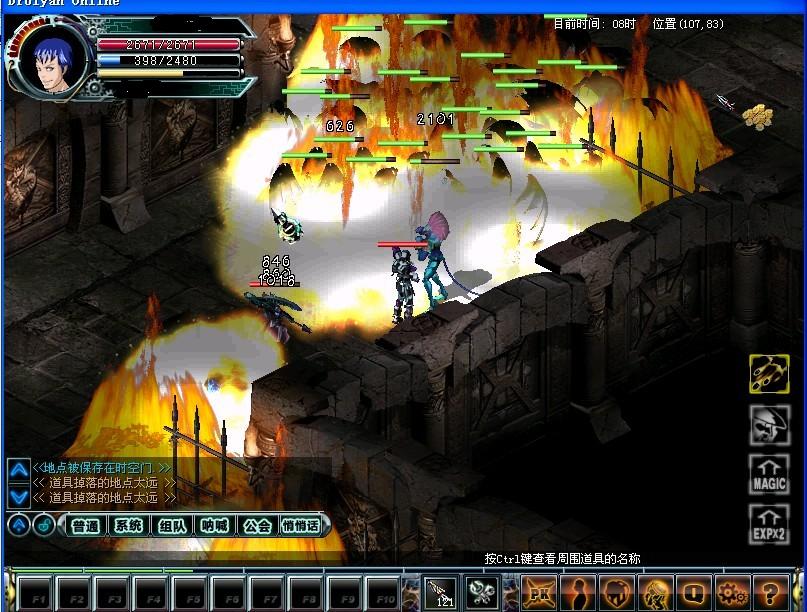Open the question mark help menu

point(770,591)
